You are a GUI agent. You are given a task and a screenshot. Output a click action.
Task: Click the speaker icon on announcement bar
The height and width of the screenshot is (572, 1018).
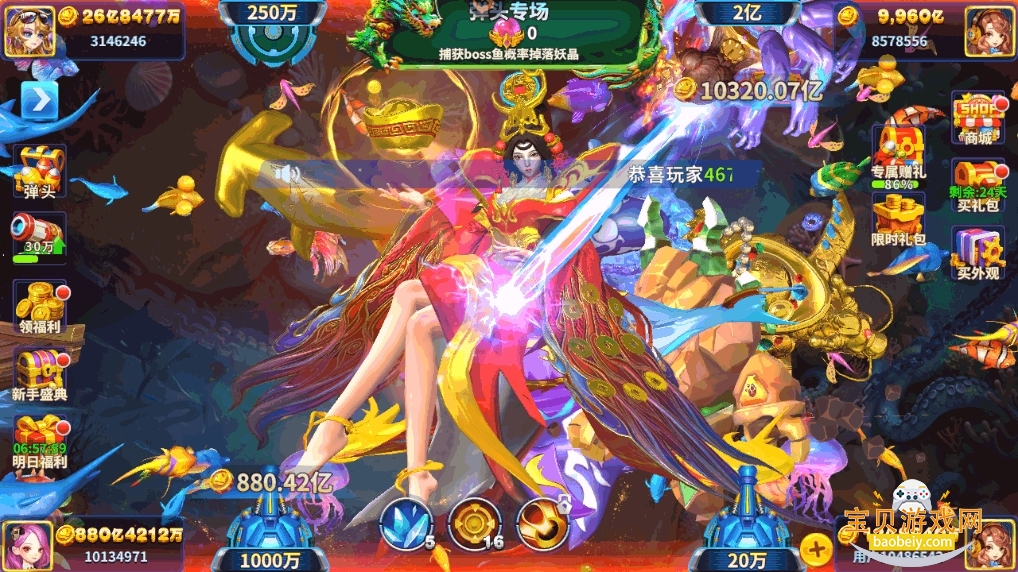coord(289,175)
